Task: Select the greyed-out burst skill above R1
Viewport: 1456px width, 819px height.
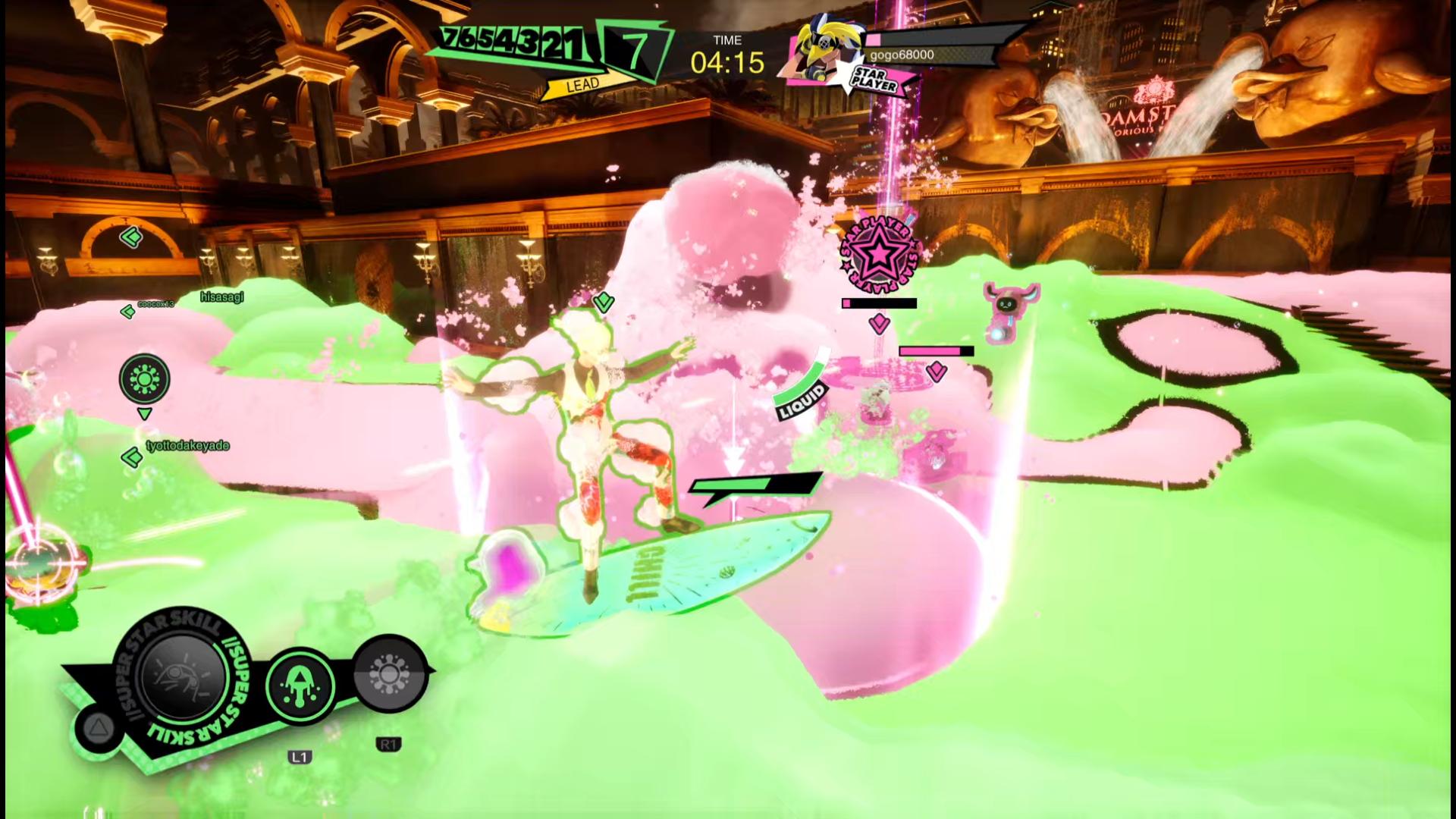Action: pos(388,674)
